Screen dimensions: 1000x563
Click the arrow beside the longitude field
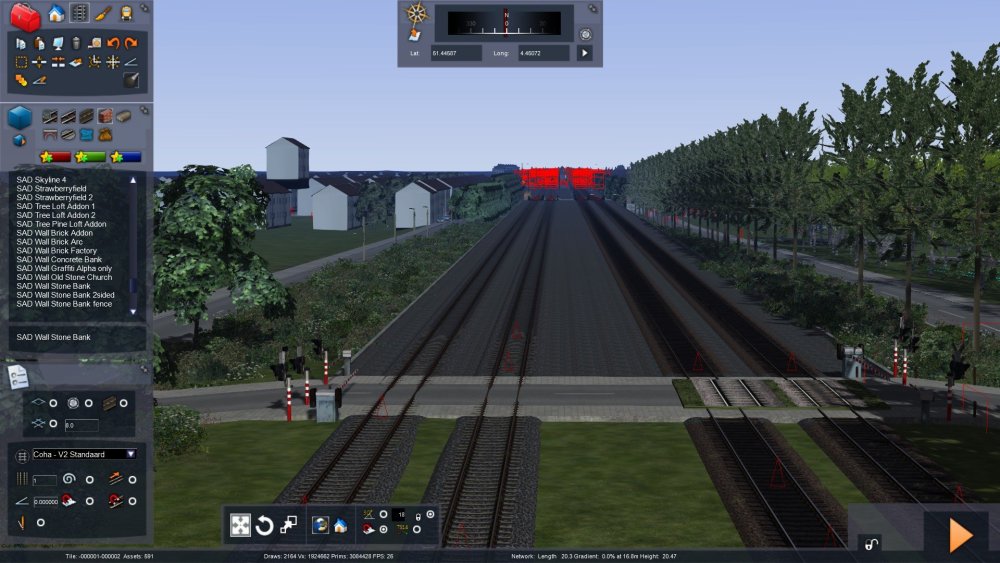(585, 53)
